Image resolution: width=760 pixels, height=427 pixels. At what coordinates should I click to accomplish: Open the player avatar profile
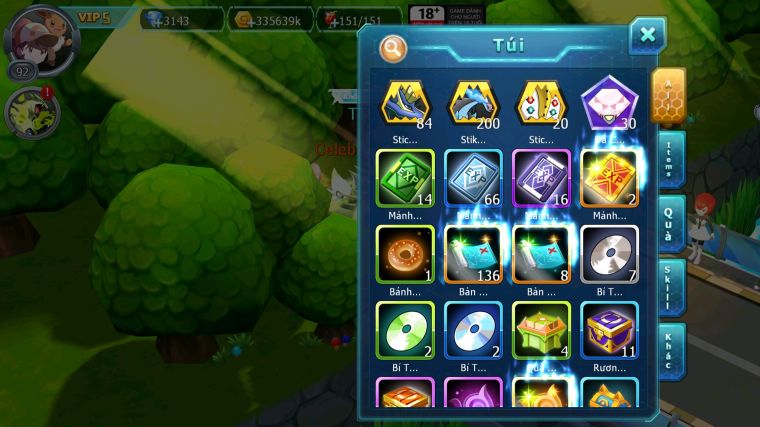click(x=42, y=40)
